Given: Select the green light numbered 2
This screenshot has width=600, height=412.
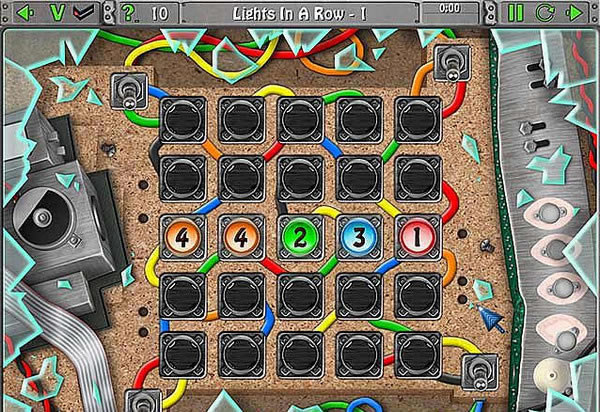Looking at the screenshot, I should click(299, 238).
